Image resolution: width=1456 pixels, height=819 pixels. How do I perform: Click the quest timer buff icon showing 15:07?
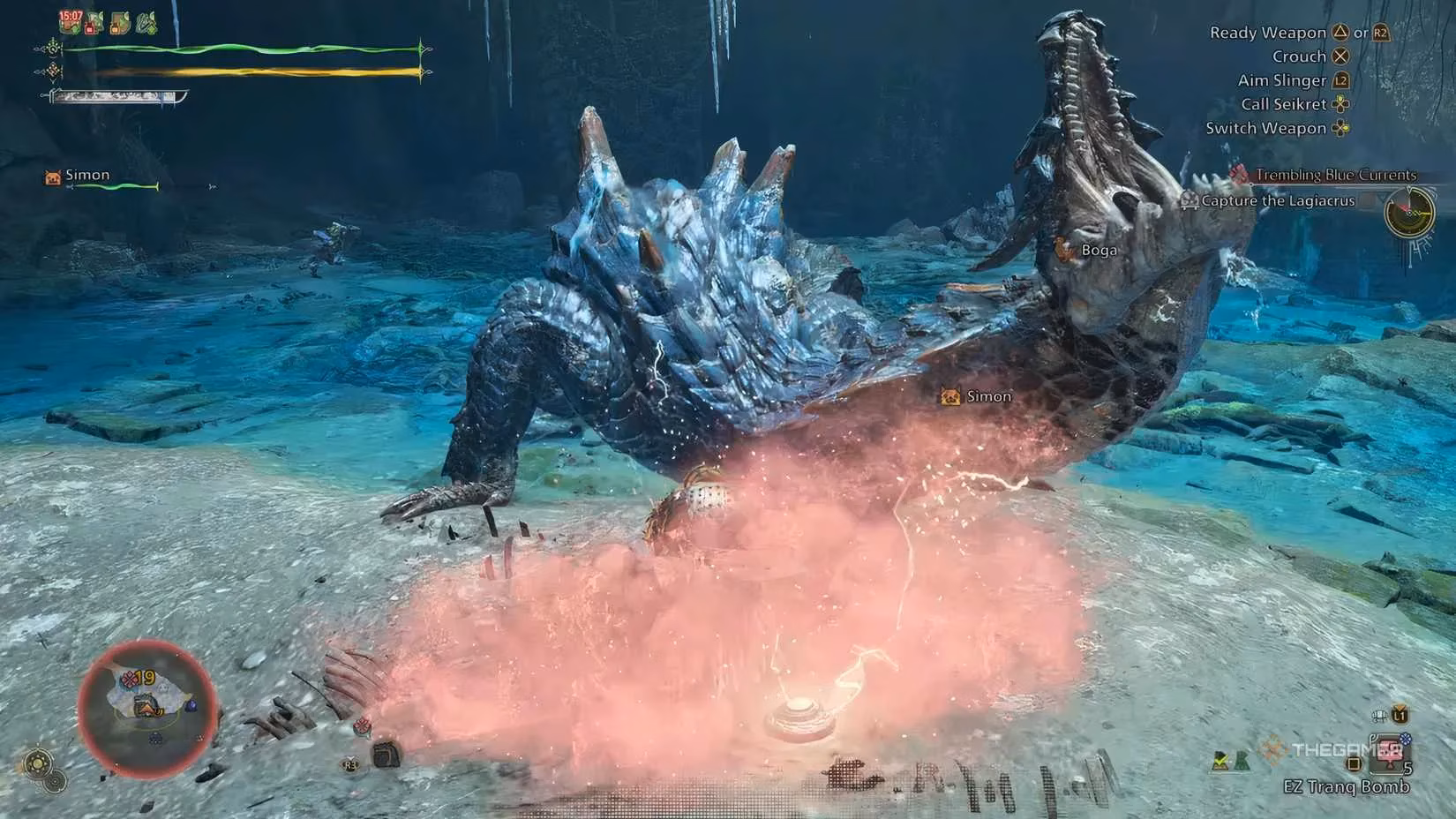click(x=70, y=22)
